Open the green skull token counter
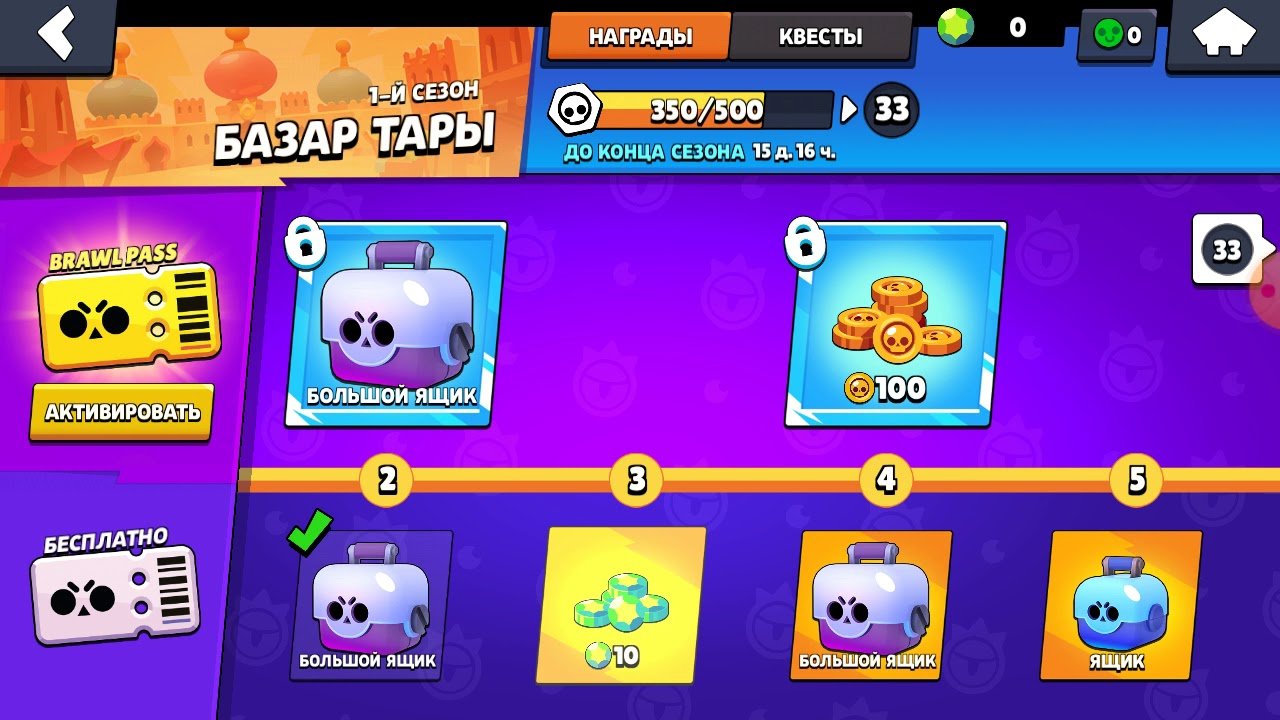The image size is (1280, 720). click(x=1117, y=36)
